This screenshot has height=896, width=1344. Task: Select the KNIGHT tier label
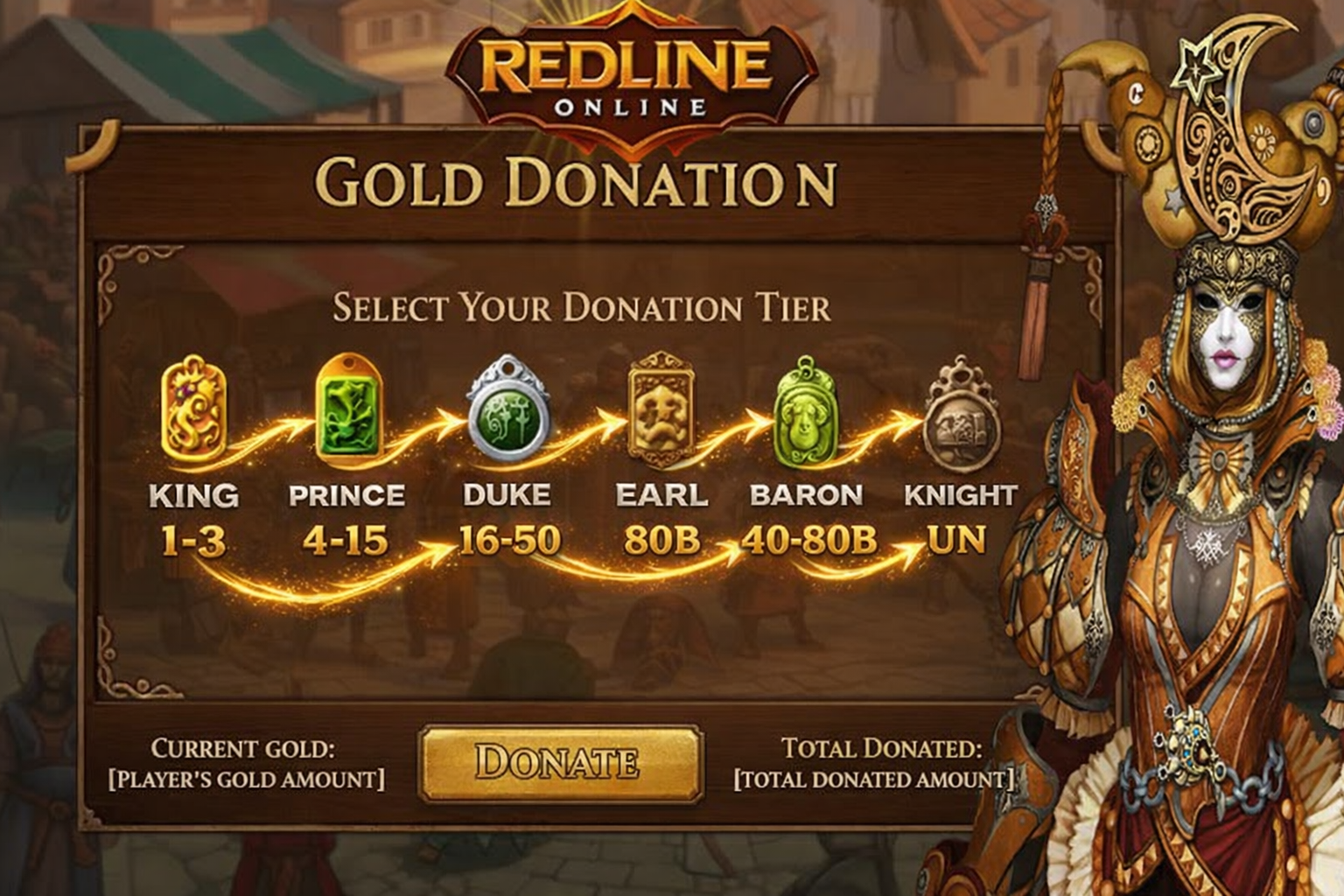960,495
